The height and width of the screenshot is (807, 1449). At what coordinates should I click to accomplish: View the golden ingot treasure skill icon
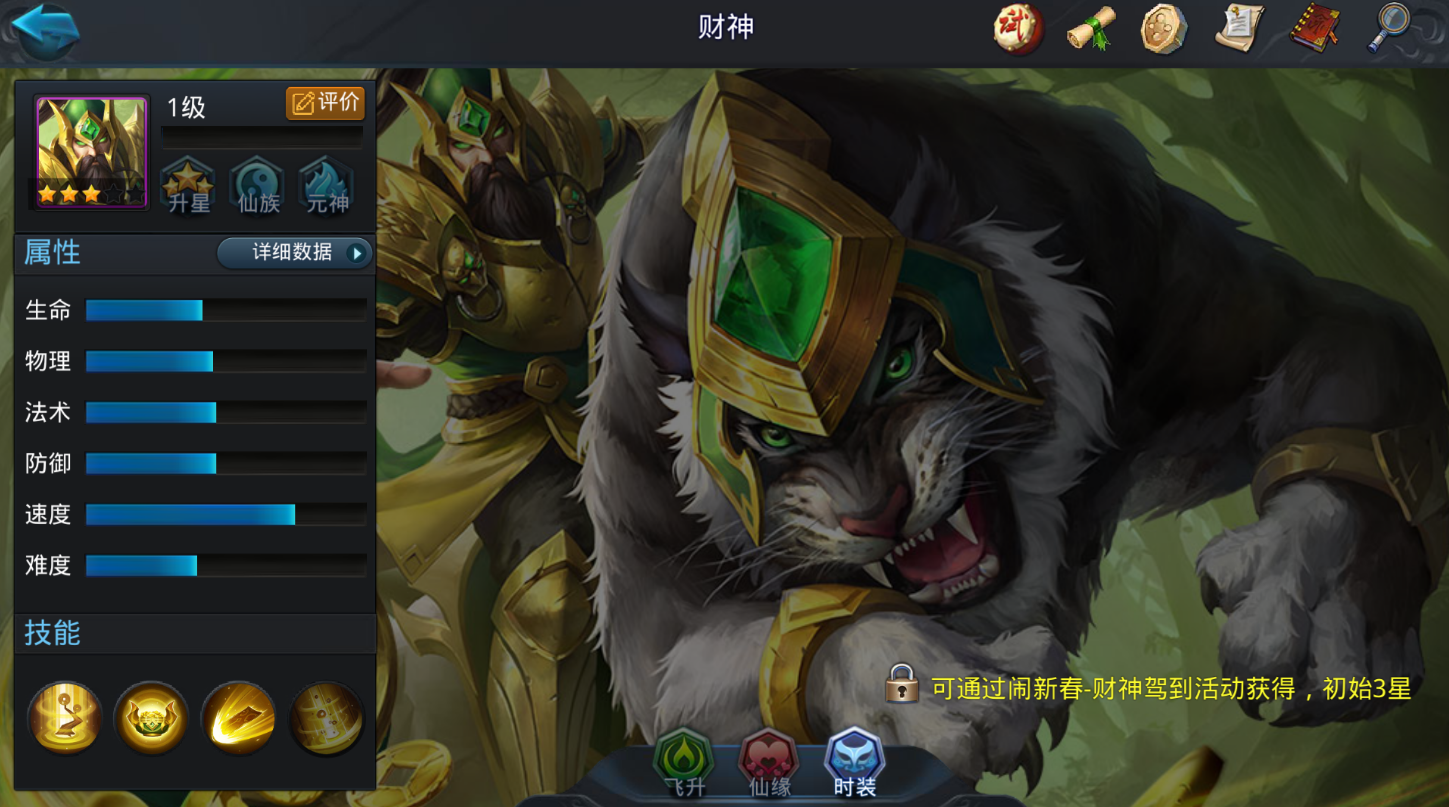(x=151, y=717)
